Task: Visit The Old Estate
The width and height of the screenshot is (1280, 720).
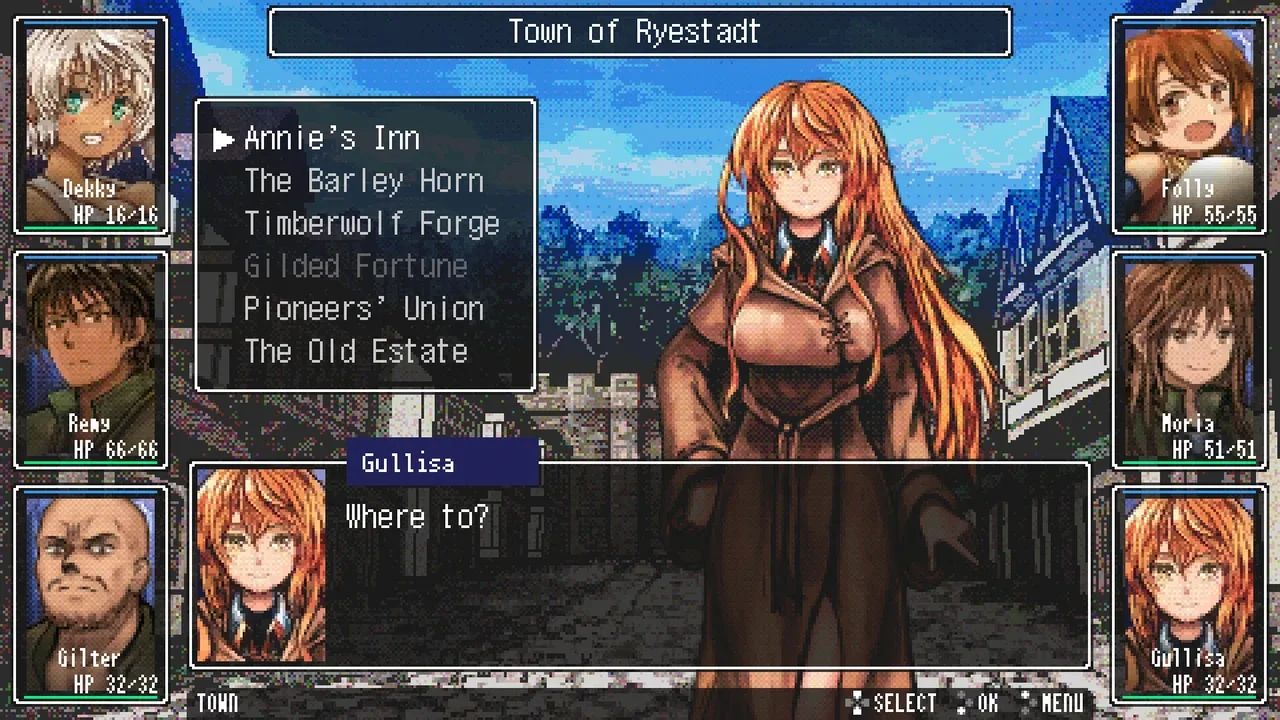Action: tap(356, 352)
